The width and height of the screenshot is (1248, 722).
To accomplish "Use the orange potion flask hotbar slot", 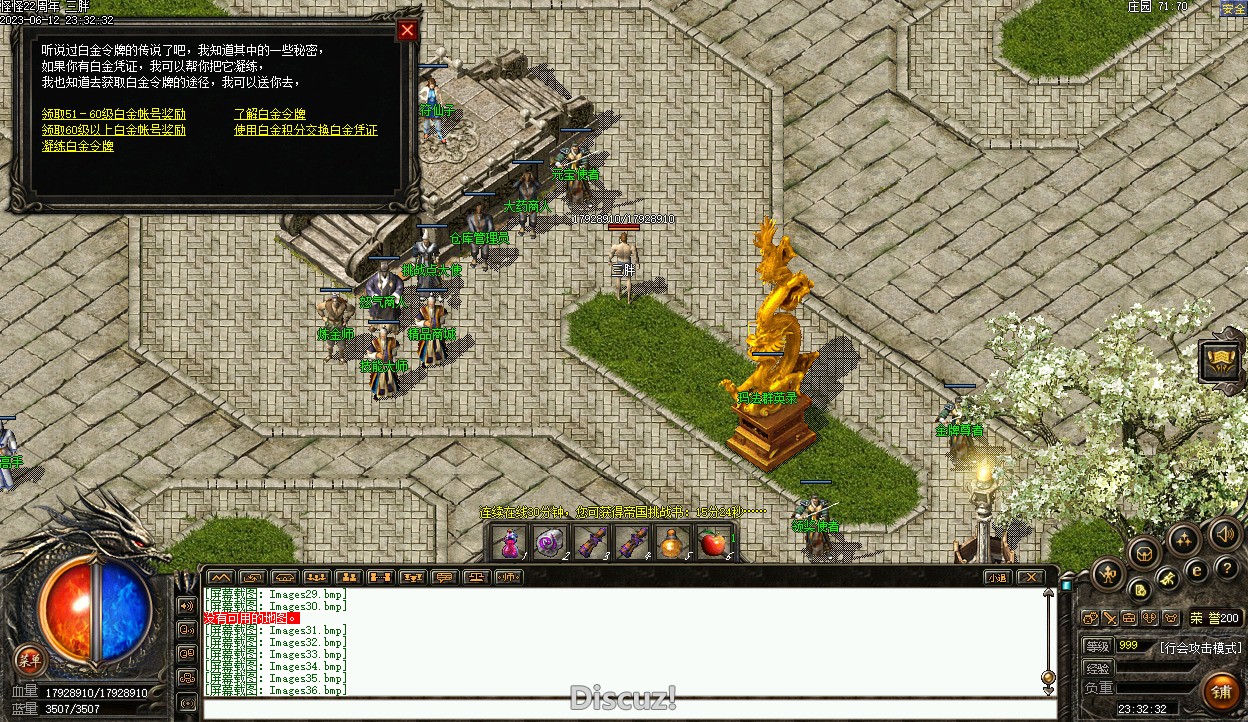I will click(672, 543).
